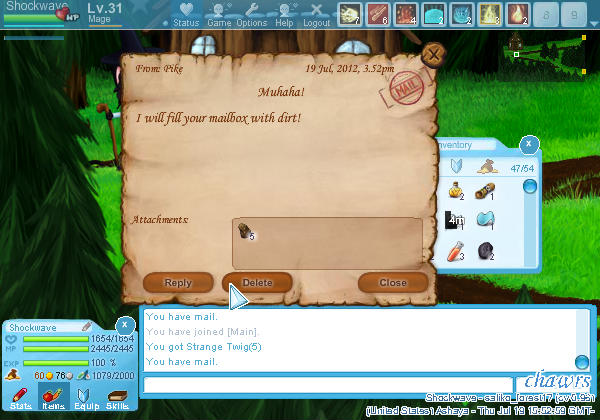Reply to Pike's mail
Viewport: 600px width, 420px height.
(x=178, y=283)
